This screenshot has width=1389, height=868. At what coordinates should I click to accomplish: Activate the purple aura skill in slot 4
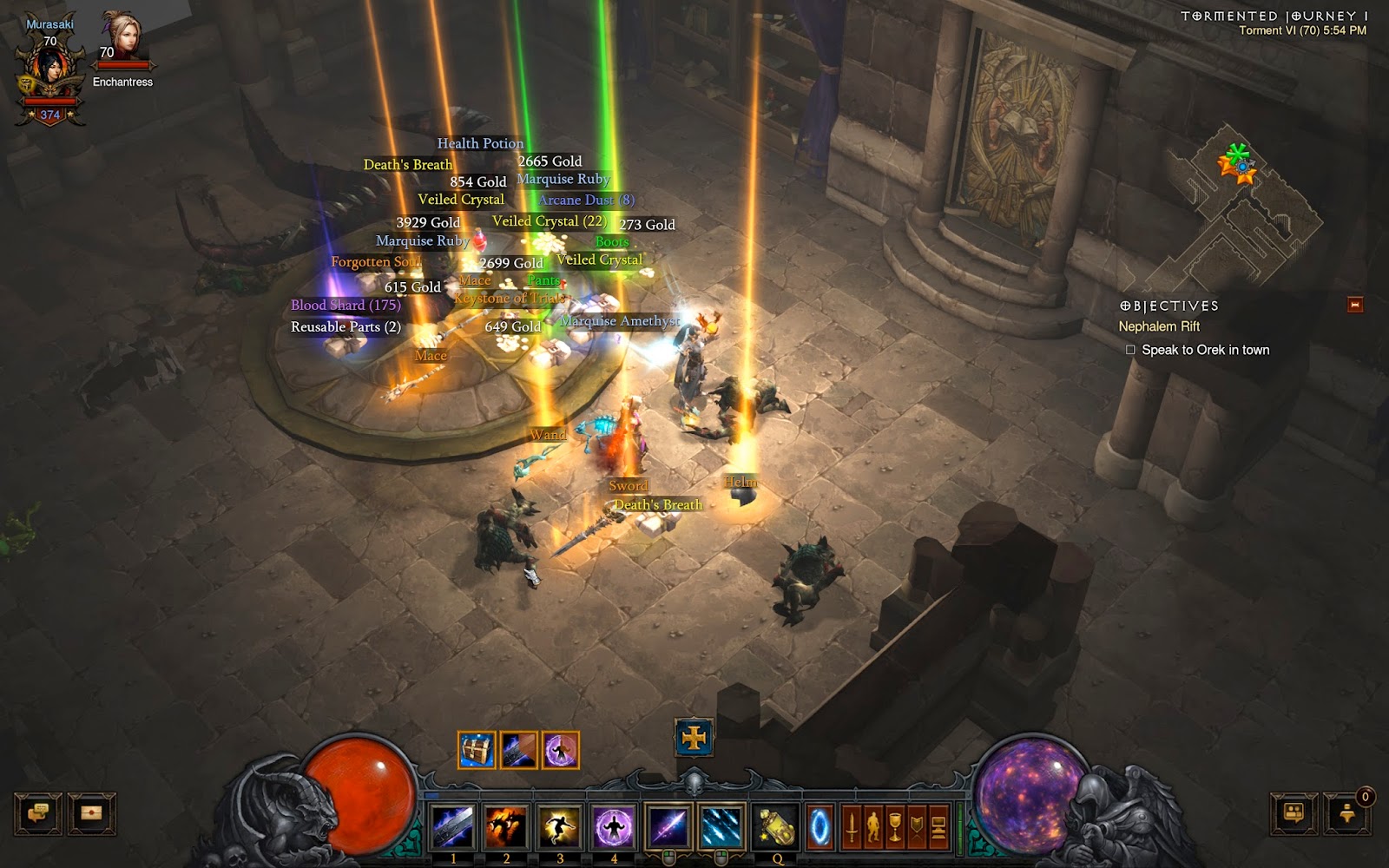pos(614,825)
